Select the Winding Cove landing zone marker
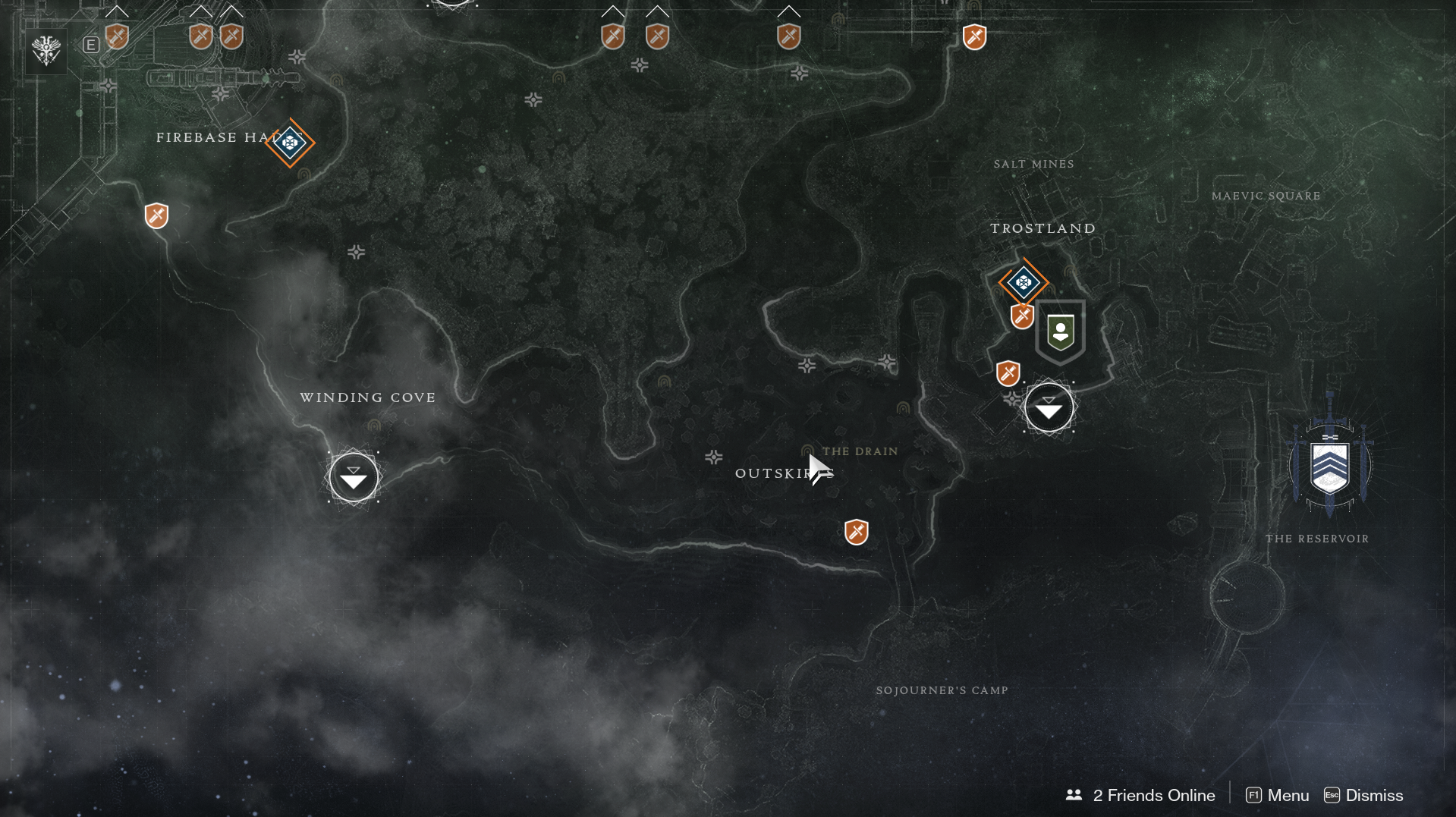Viewport: 1456px width, 817px height. coord(354,477)
